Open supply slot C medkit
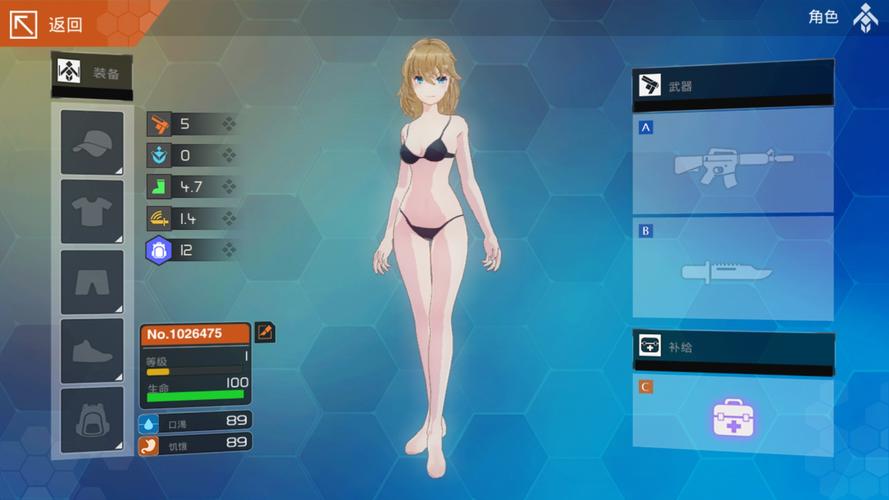Screen dimensions: 889x500 pyautogui.click(x=733, y=417)
